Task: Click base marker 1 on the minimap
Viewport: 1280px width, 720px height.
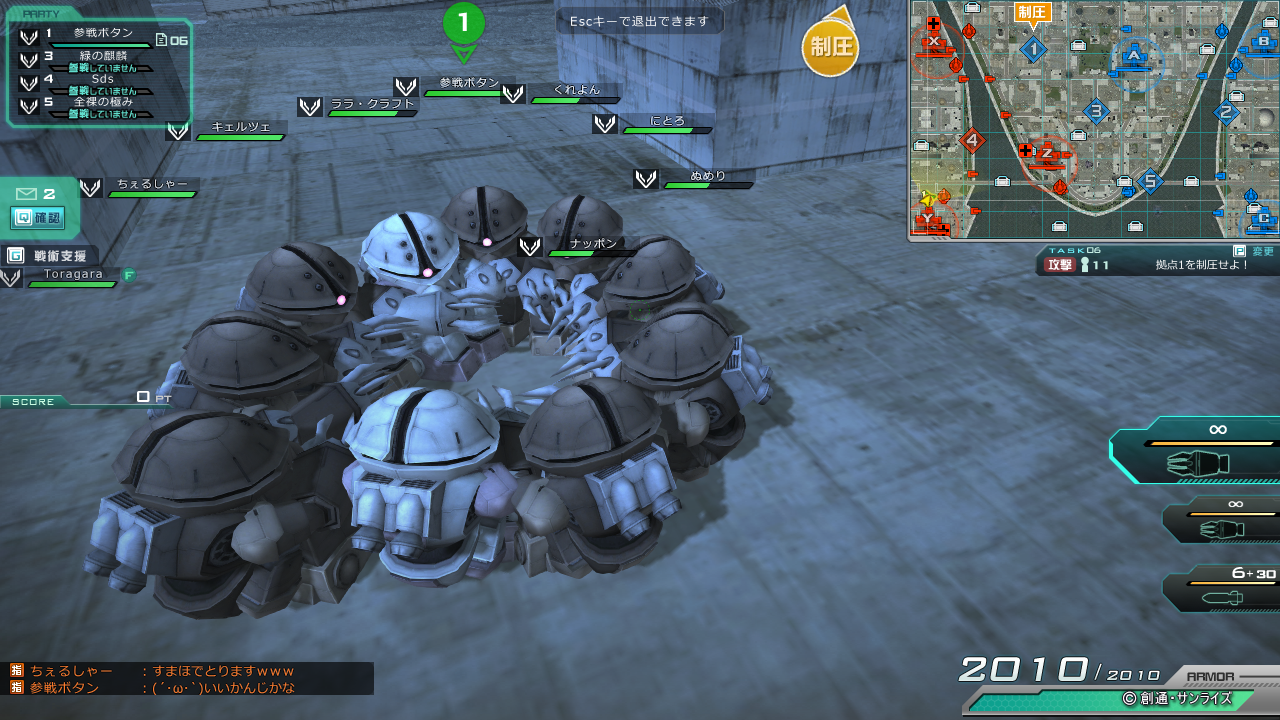Action: pyautogui.click(x=1033, y=48)
